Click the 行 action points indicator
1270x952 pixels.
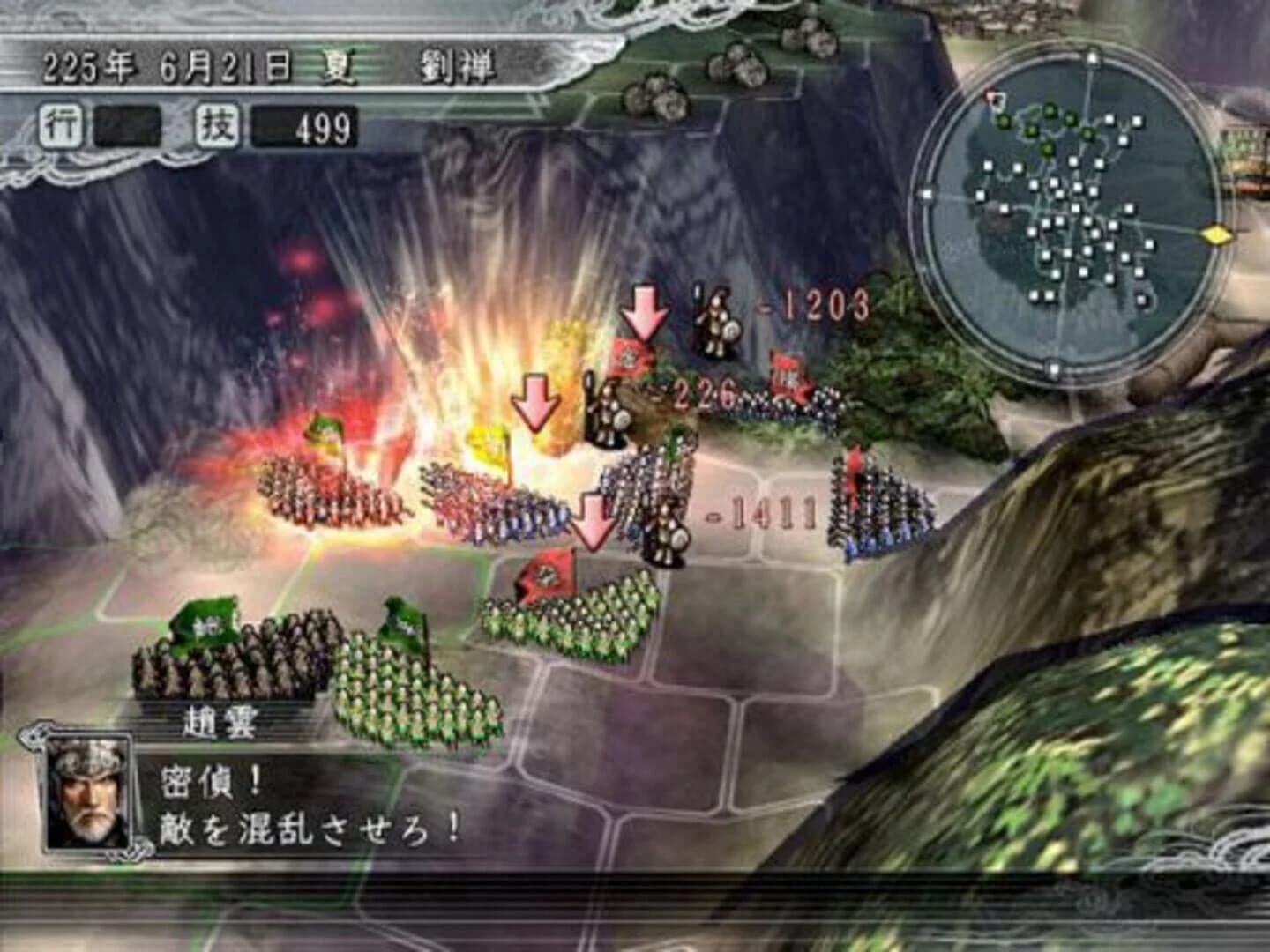[x=59, y=123]
